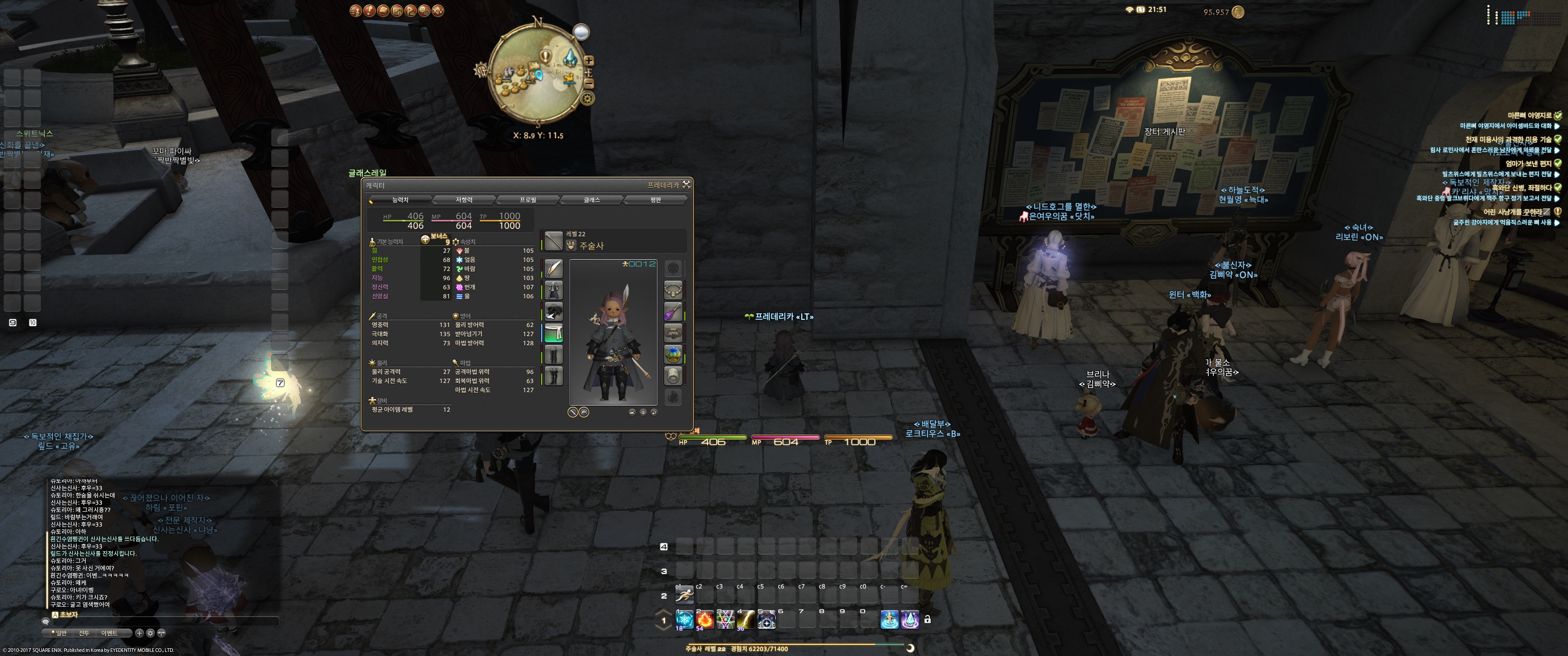Viewport: 1568px width, 656px height.
Task: Cast the Fire spell on hotbar
Action: [705, 620]
